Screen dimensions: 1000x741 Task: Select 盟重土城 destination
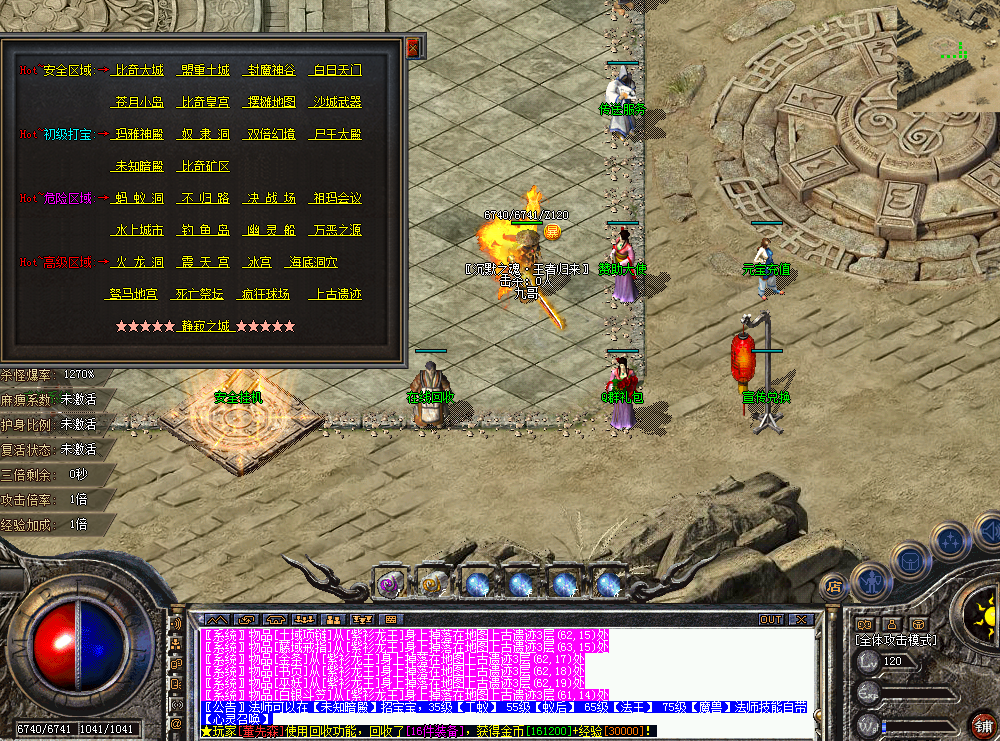[x=205, y=71]
